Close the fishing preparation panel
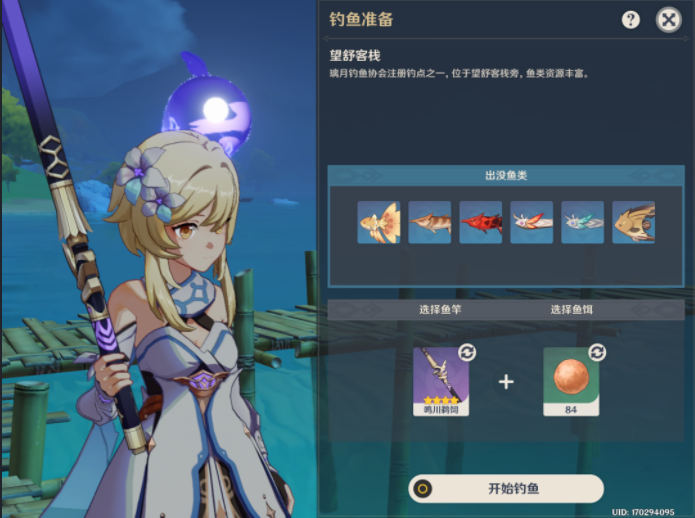 (668, 19)
